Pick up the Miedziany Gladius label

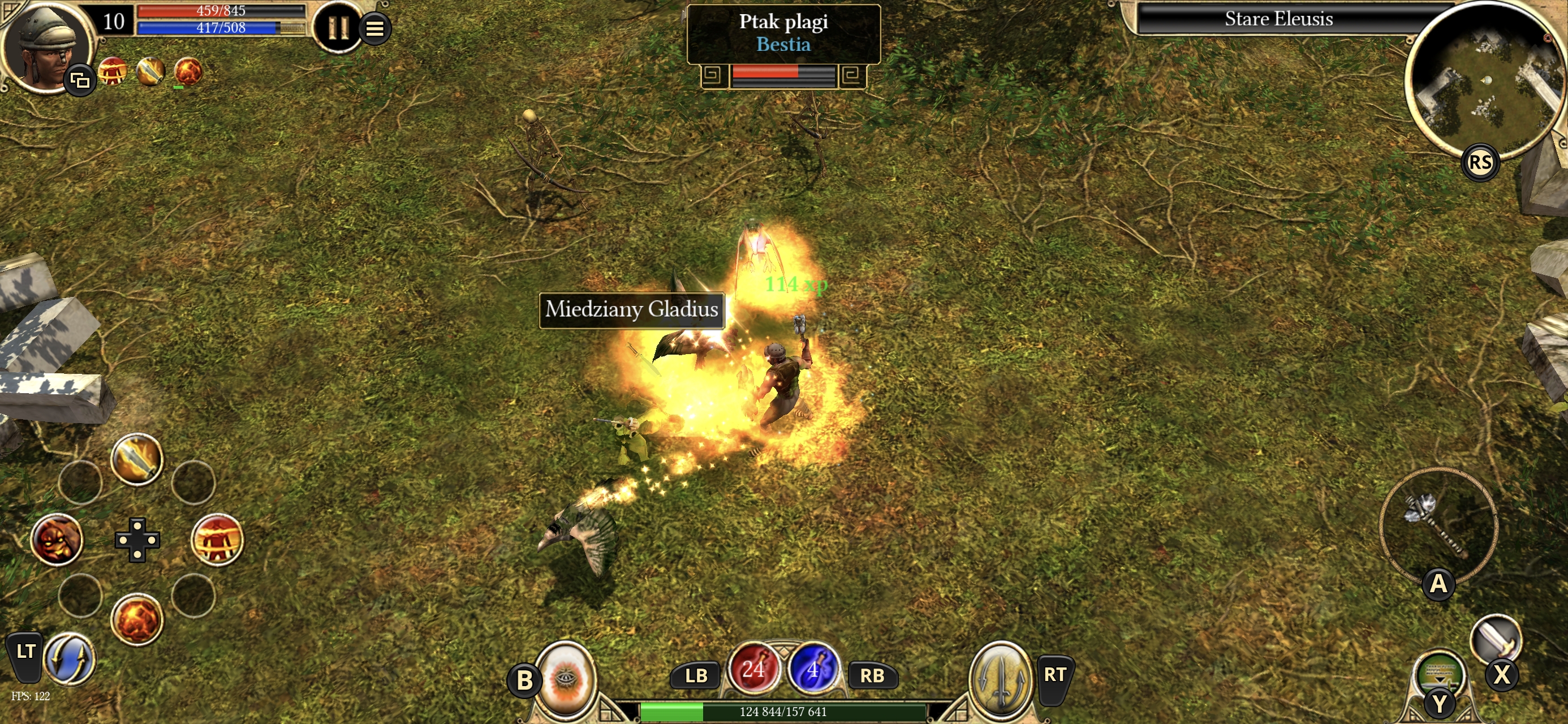tap(631, 310)
